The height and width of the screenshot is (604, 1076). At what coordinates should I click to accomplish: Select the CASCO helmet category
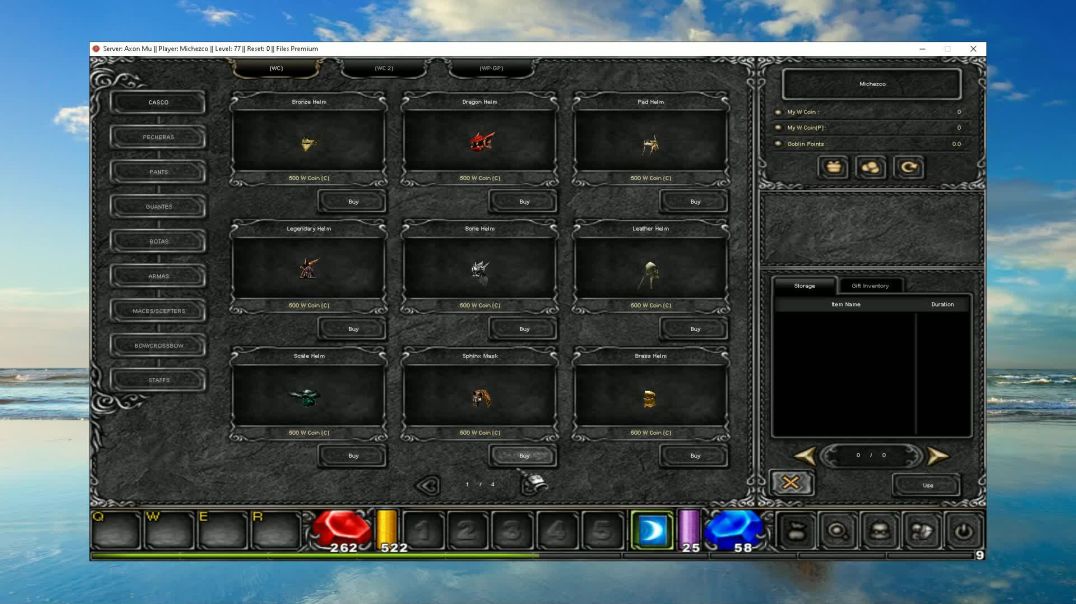(x=158, y=102)
